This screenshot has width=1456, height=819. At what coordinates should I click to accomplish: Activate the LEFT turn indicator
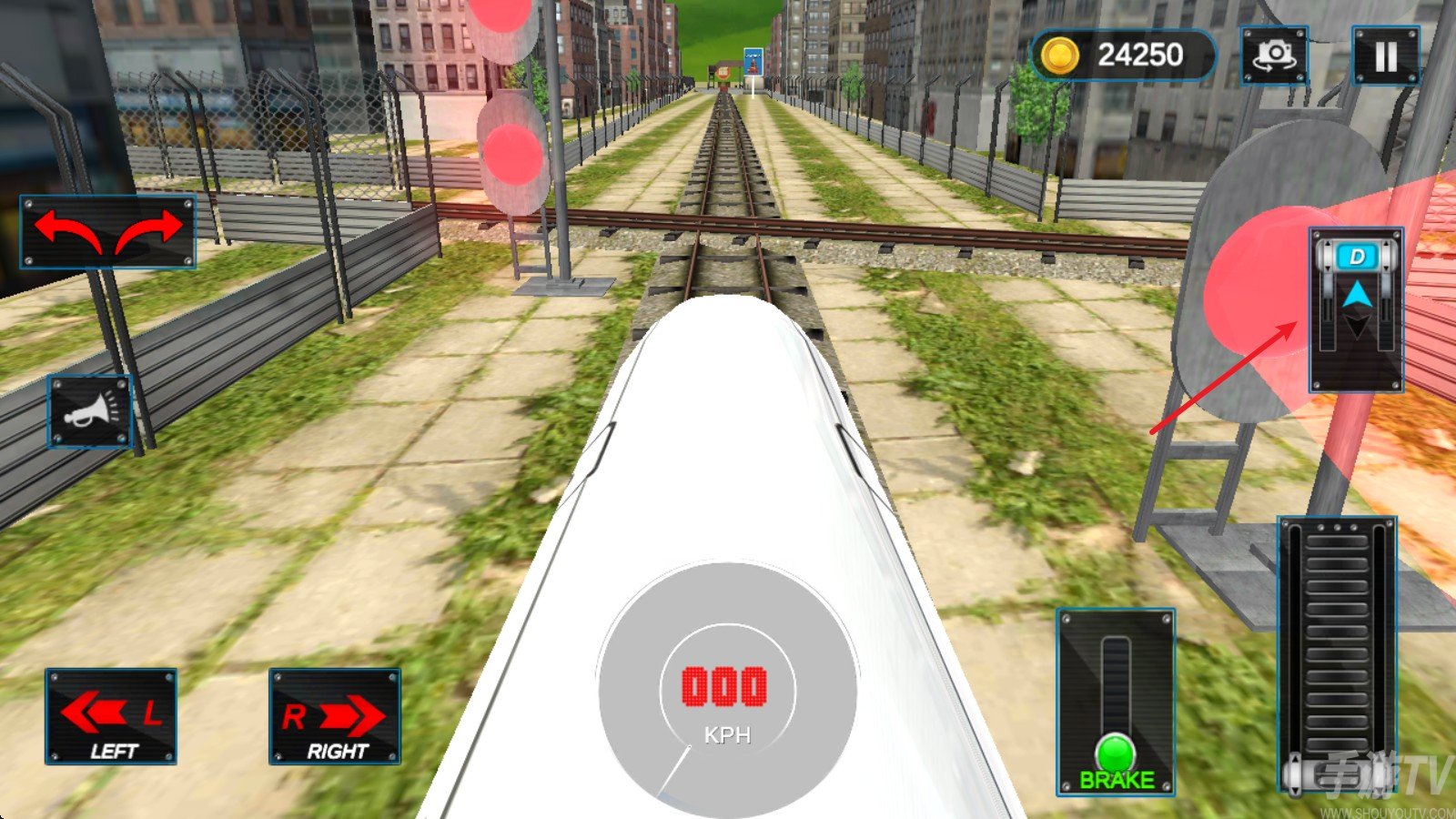point(111,717)
